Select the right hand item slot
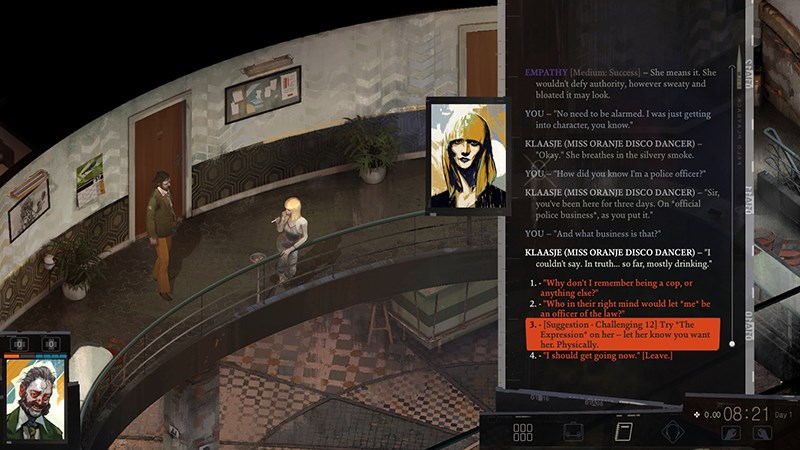 762,433
